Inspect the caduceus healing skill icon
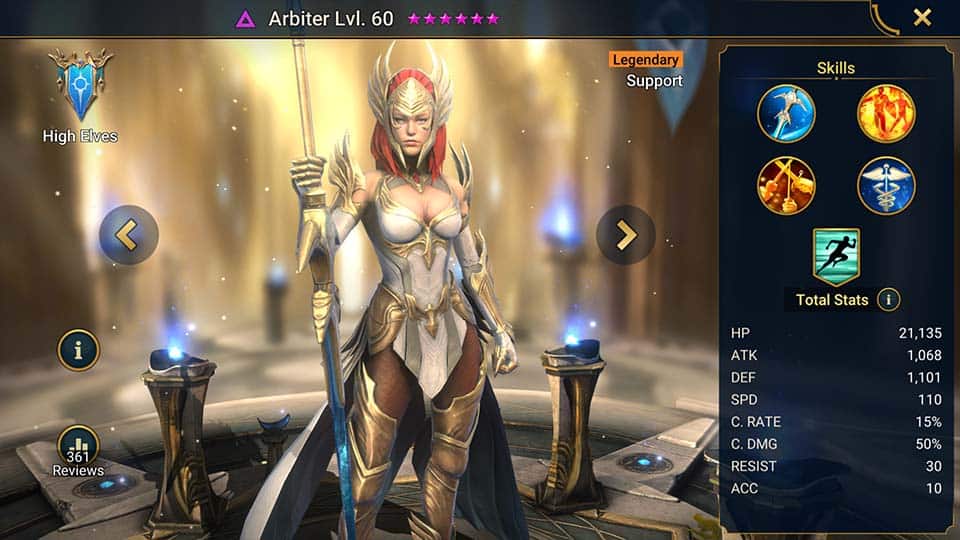 (886, 186)
